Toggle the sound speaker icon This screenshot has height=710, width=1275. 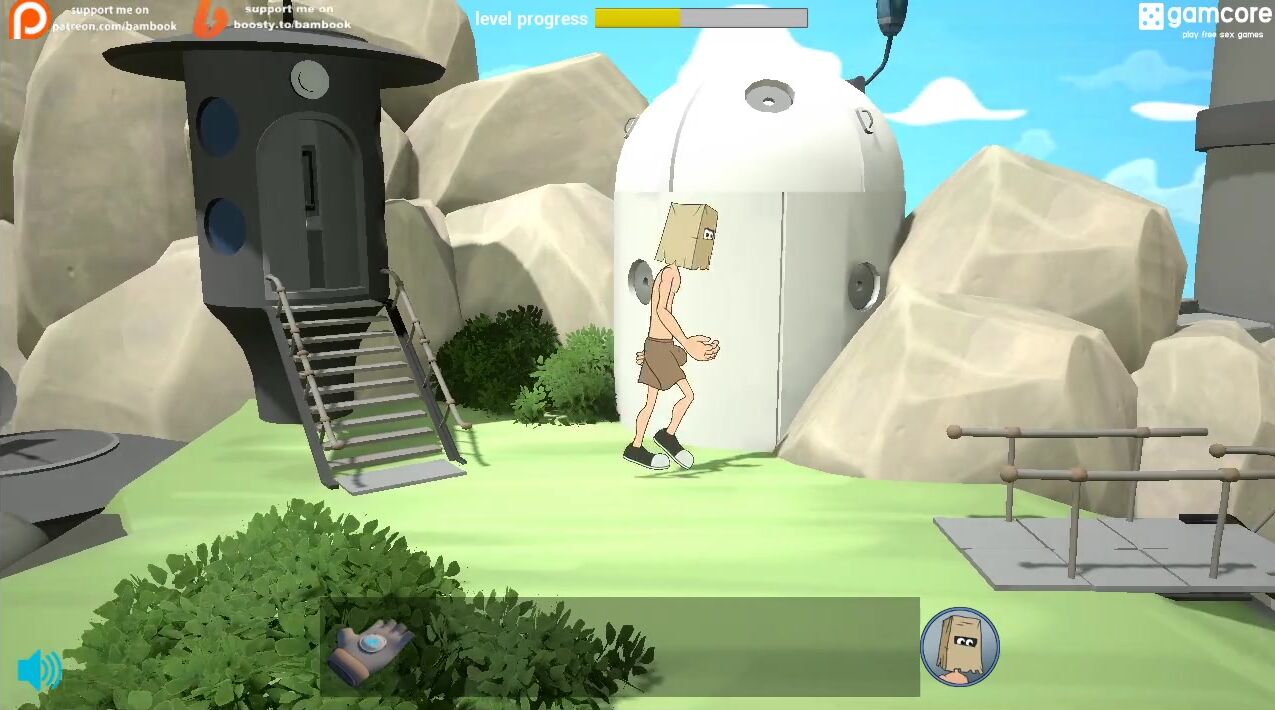pyautogui.click(x=39, y=671)
